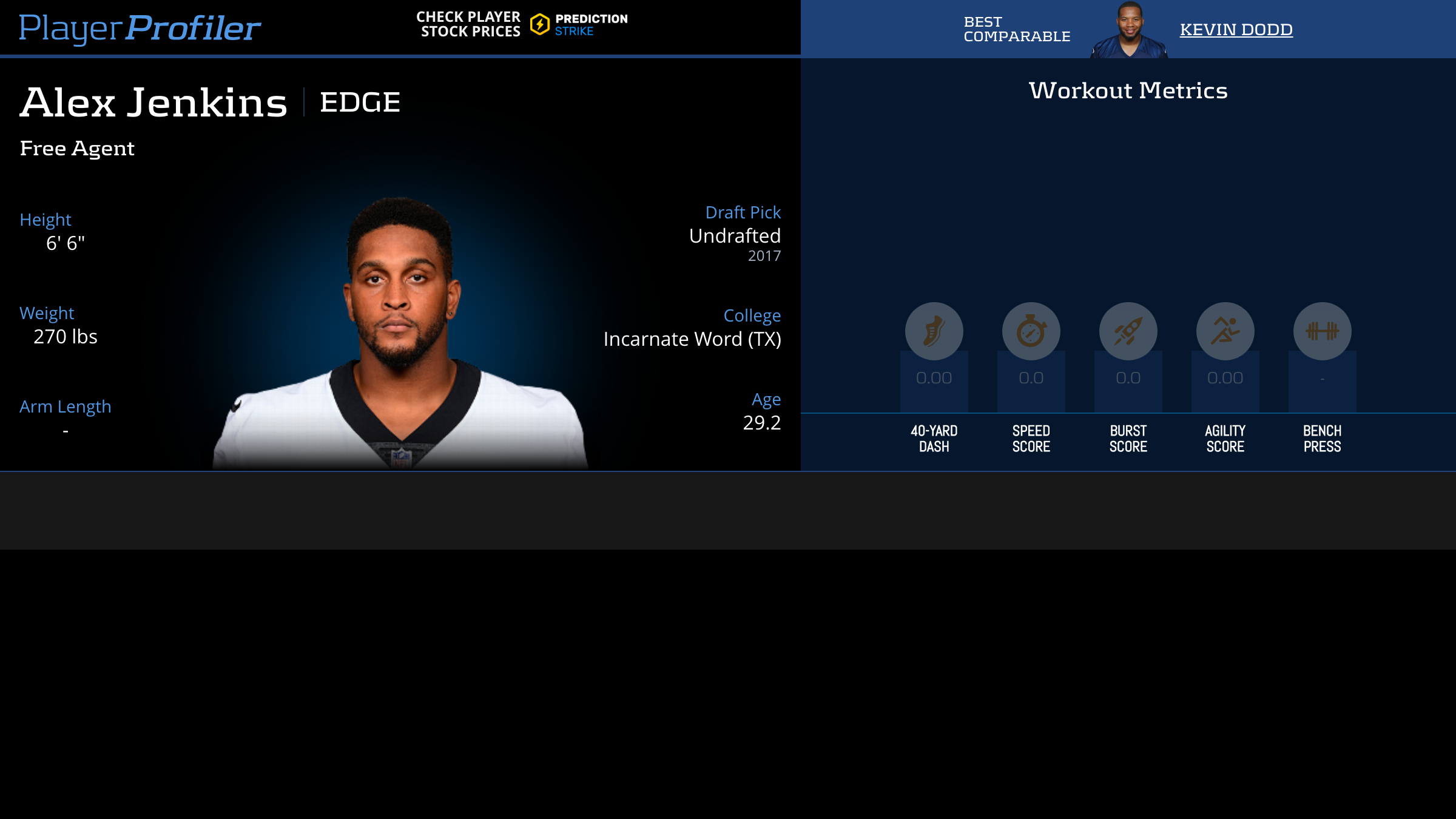Check player stock prices on Prediction Strike
Screen dimensions: 1456x819
(522, 24)
